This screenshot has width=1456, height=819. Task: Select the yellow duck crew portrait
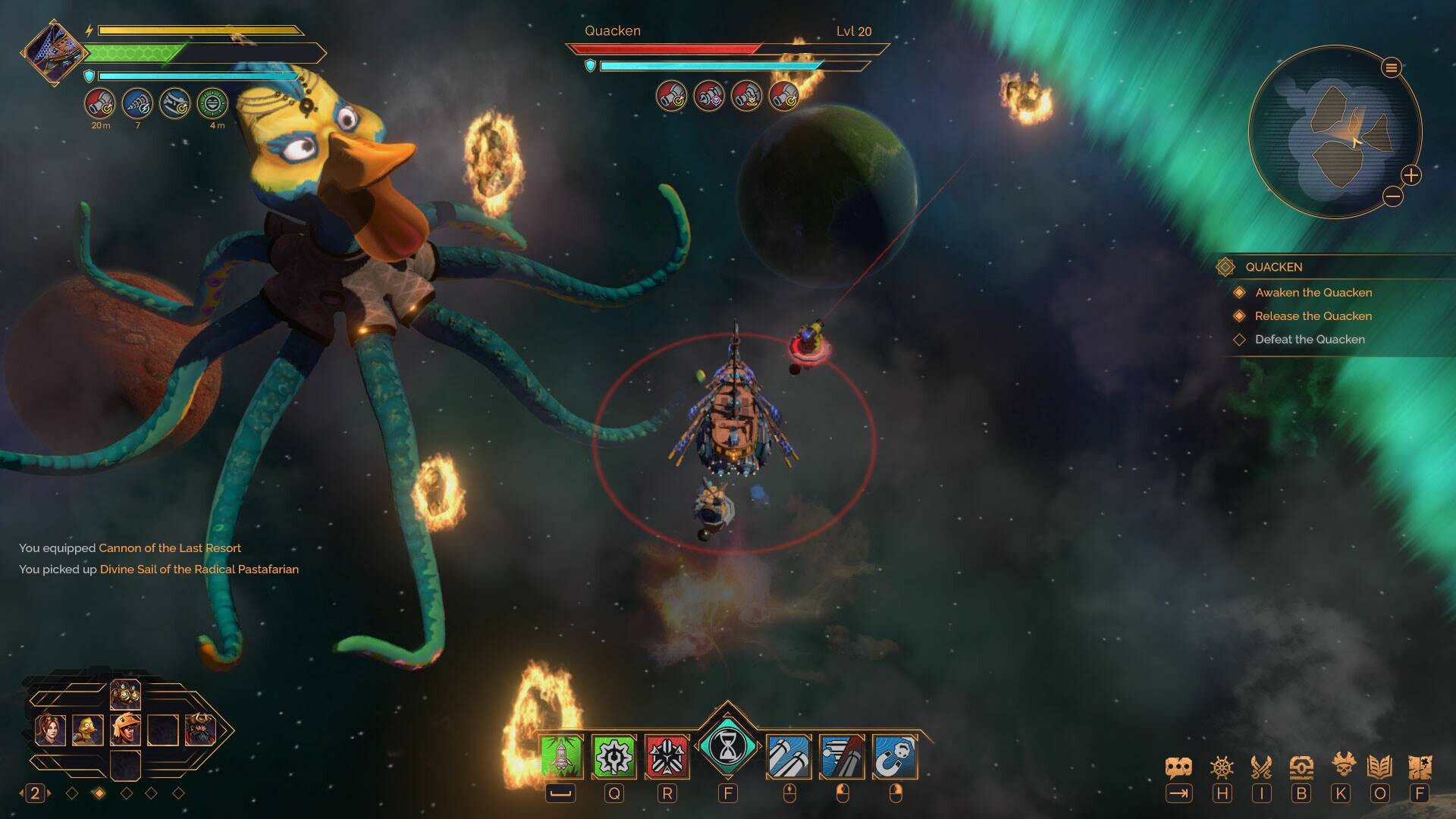[88, 730]
